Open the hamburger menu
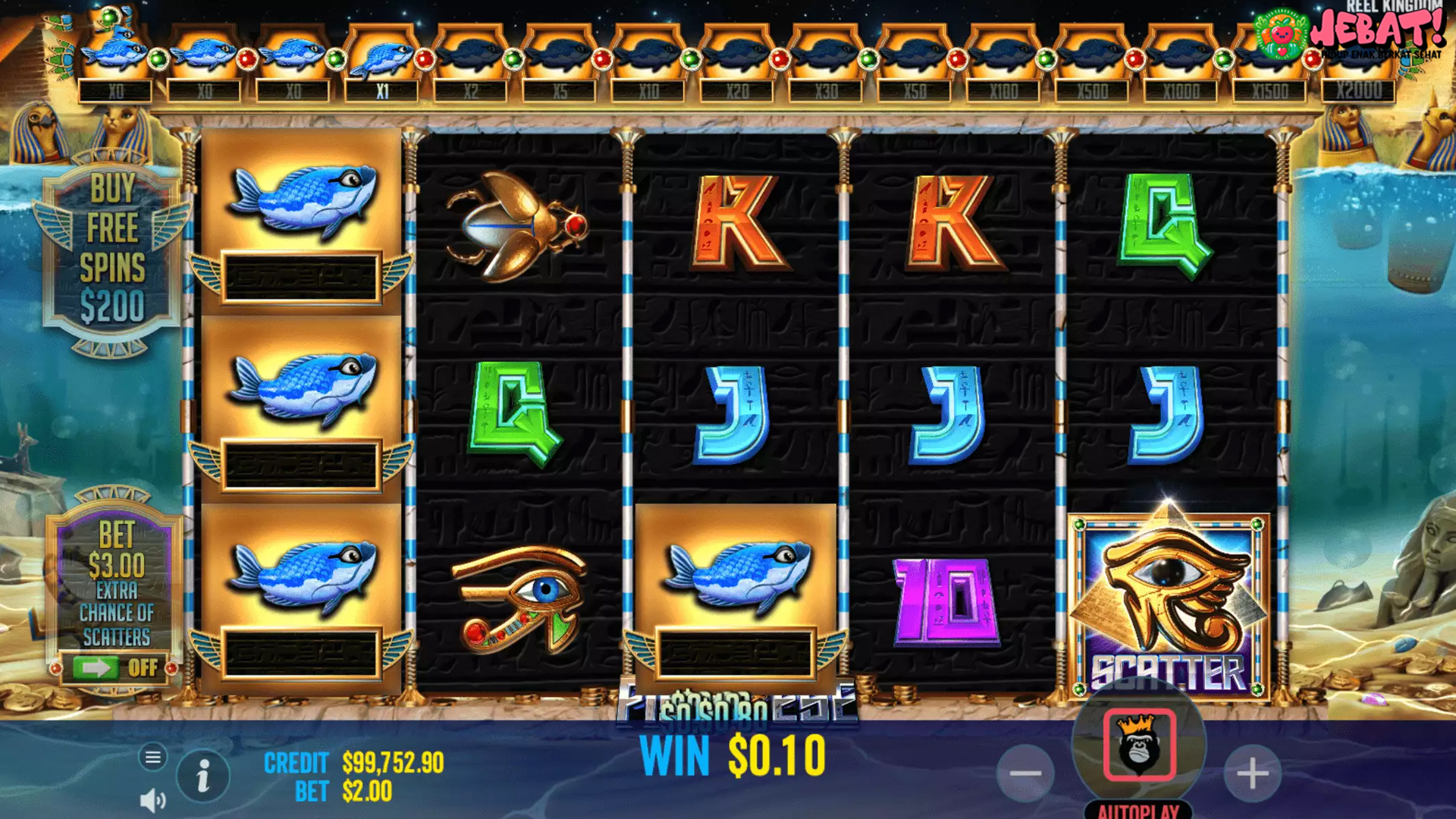The image size is (1456, 819). click(152, 757)
